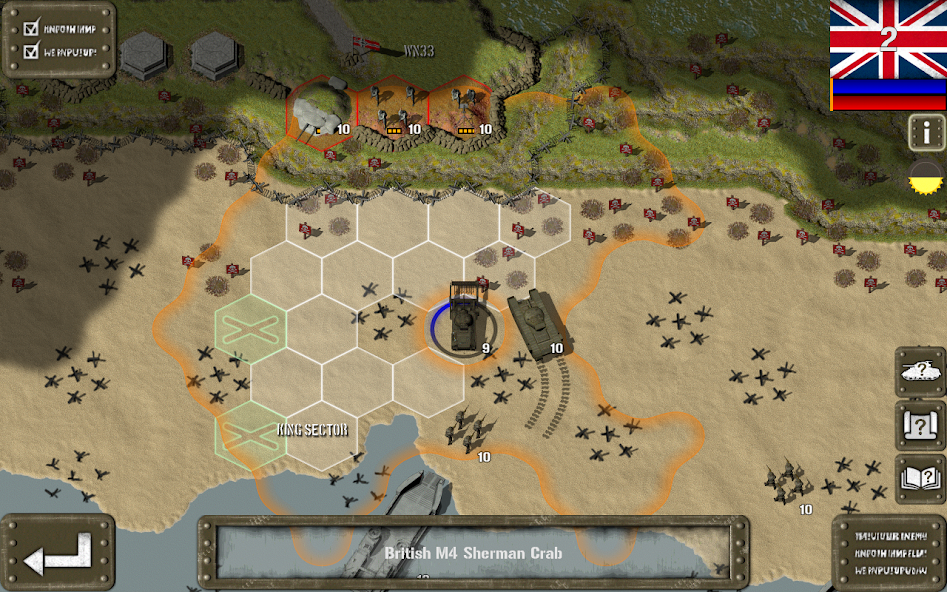Open the info panel with the "i" button

[x=926, y=131]
